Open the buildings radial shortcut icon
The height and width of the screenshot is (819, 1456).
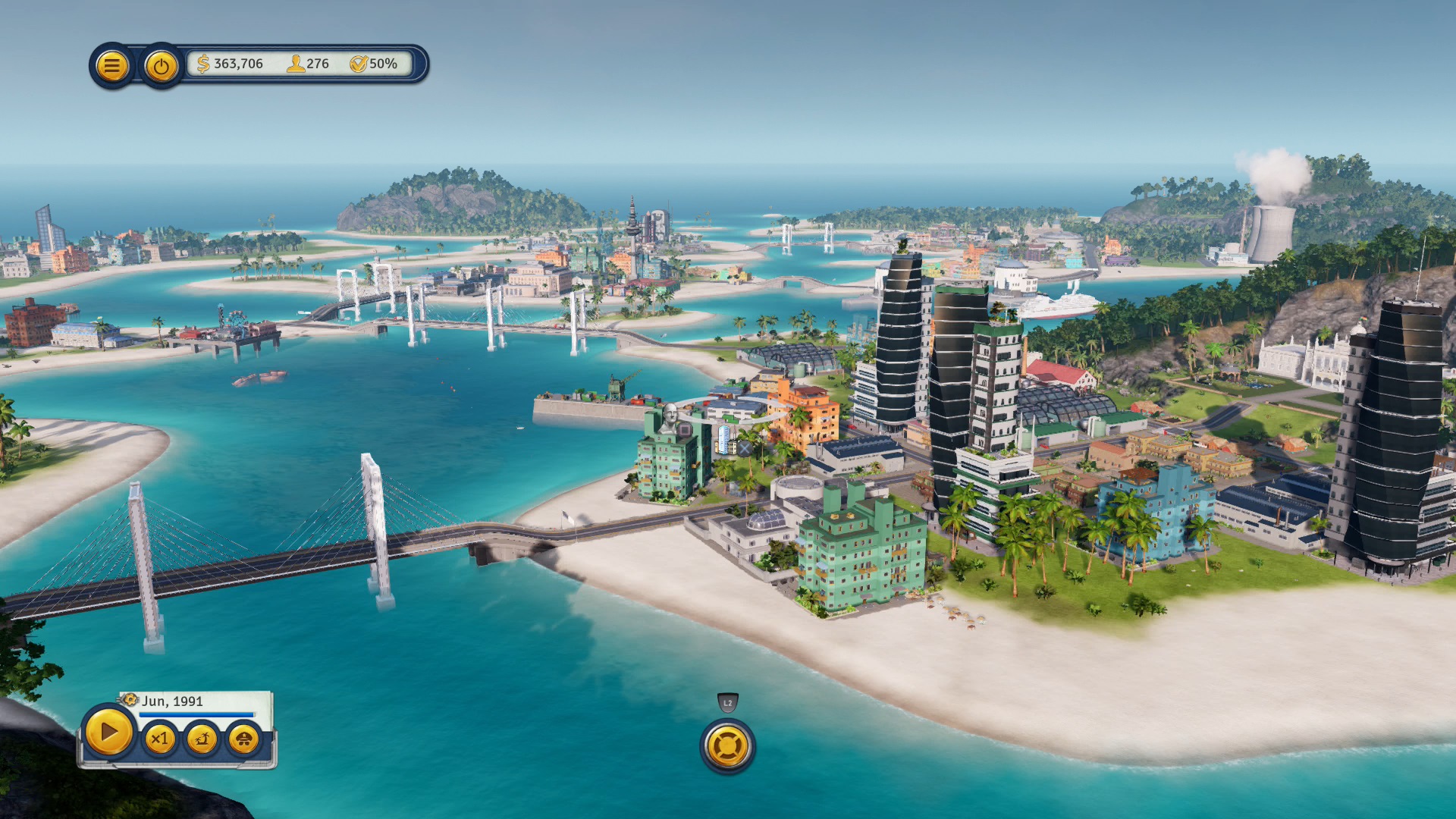(724, 438)
